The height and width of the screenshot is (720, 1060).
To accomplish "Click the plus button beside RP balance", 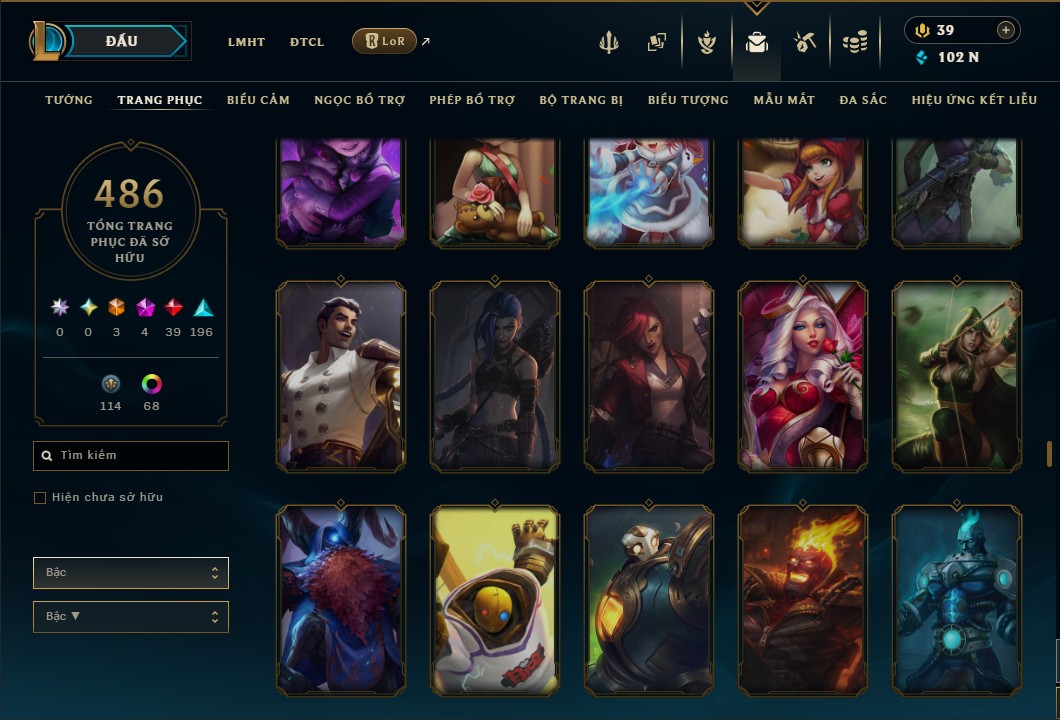I will pyautogui.click(x=1005, y=30).
